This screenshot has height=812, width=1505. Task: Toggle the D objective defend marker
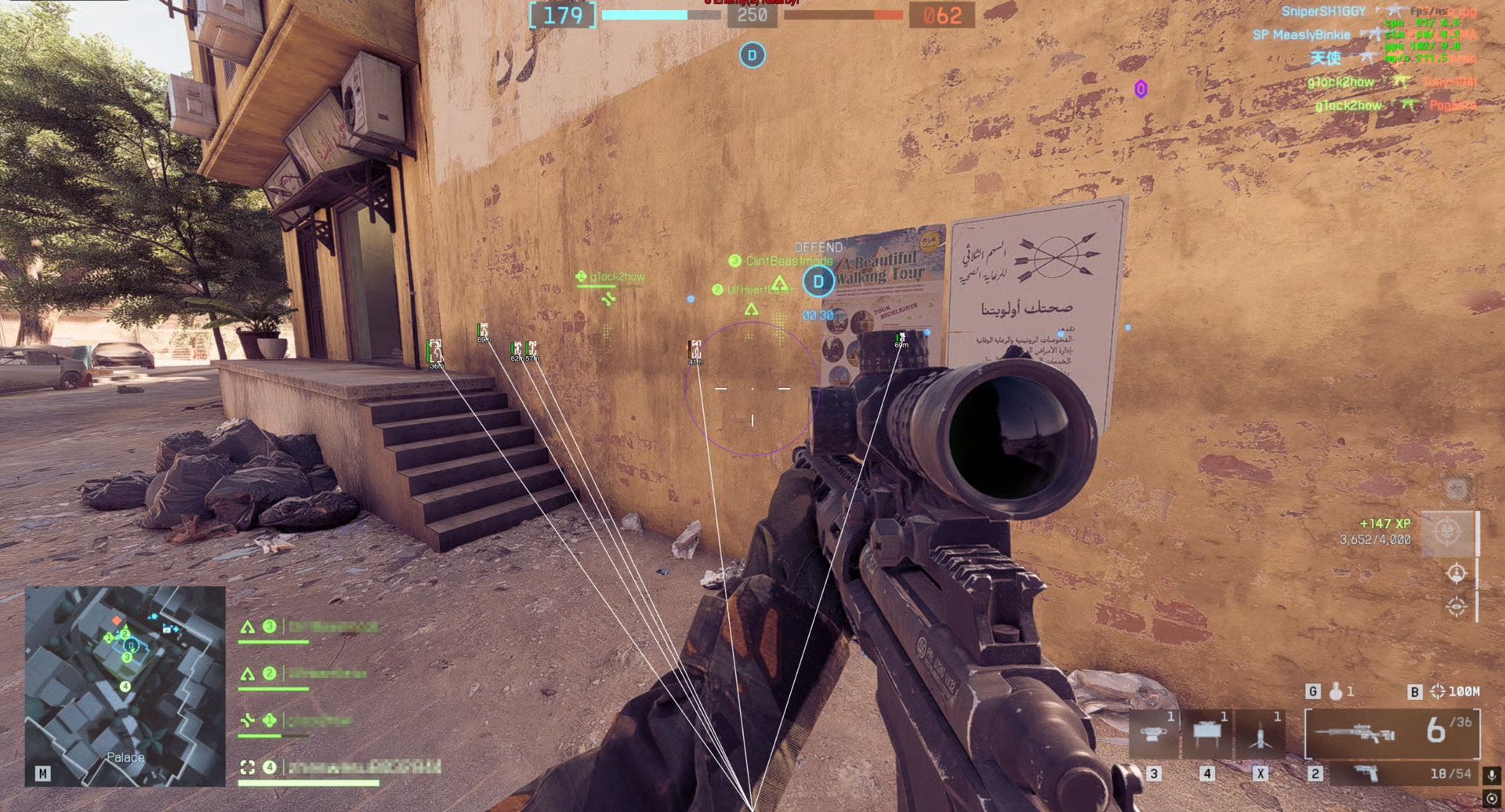pyautogui.click(x=817, y=282)
